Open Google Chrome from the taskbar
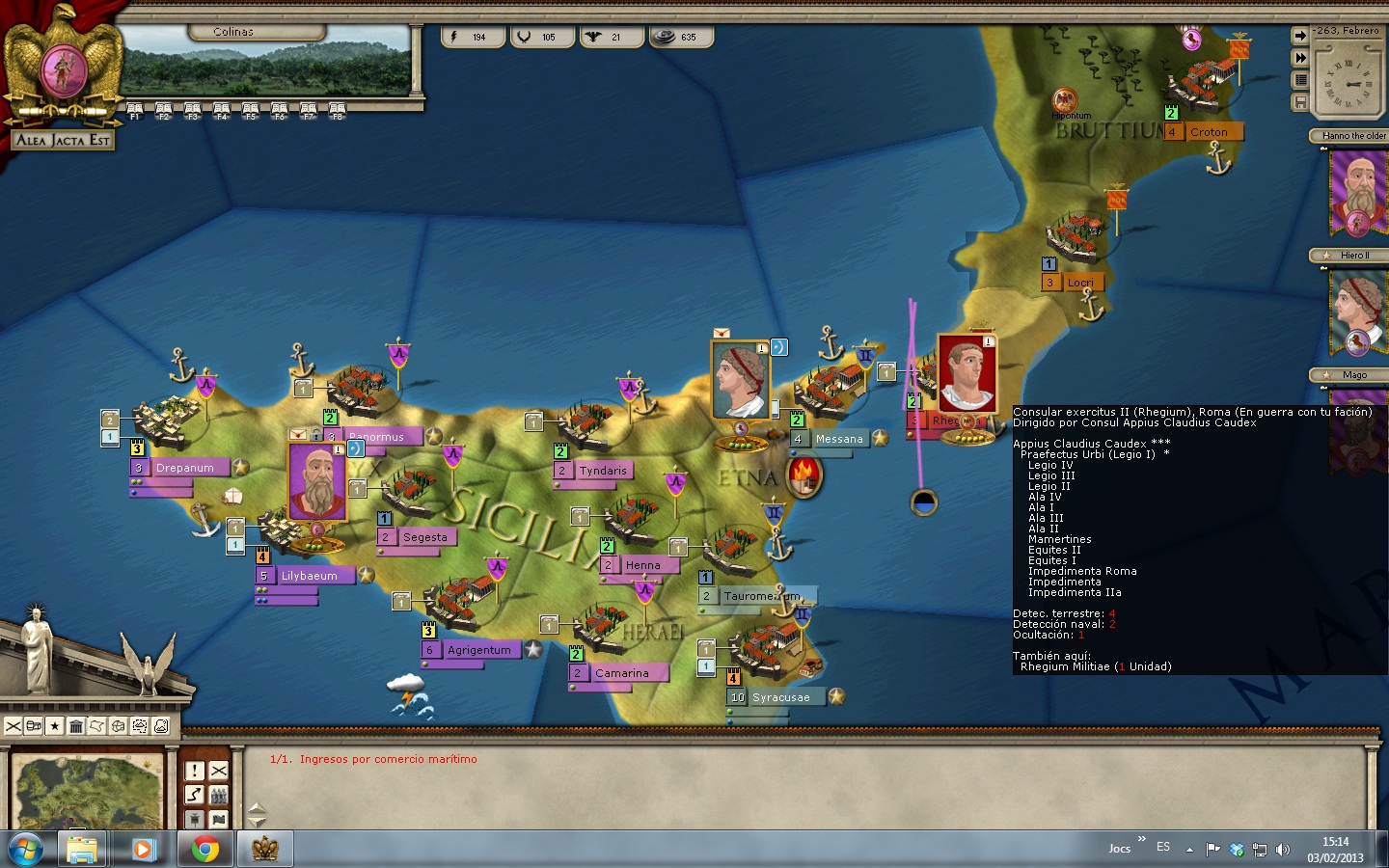Screen dimensions: 1389x868 tap(204, 849)
